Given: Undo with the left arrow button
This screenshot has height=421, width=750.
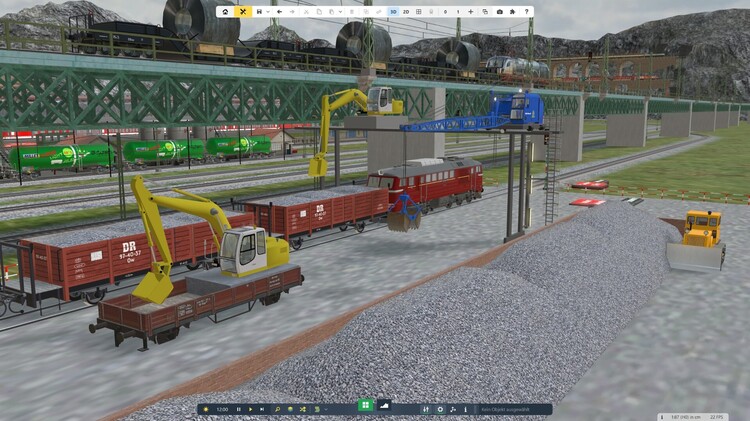Looking at the screenshot, I should pos(279,12).
